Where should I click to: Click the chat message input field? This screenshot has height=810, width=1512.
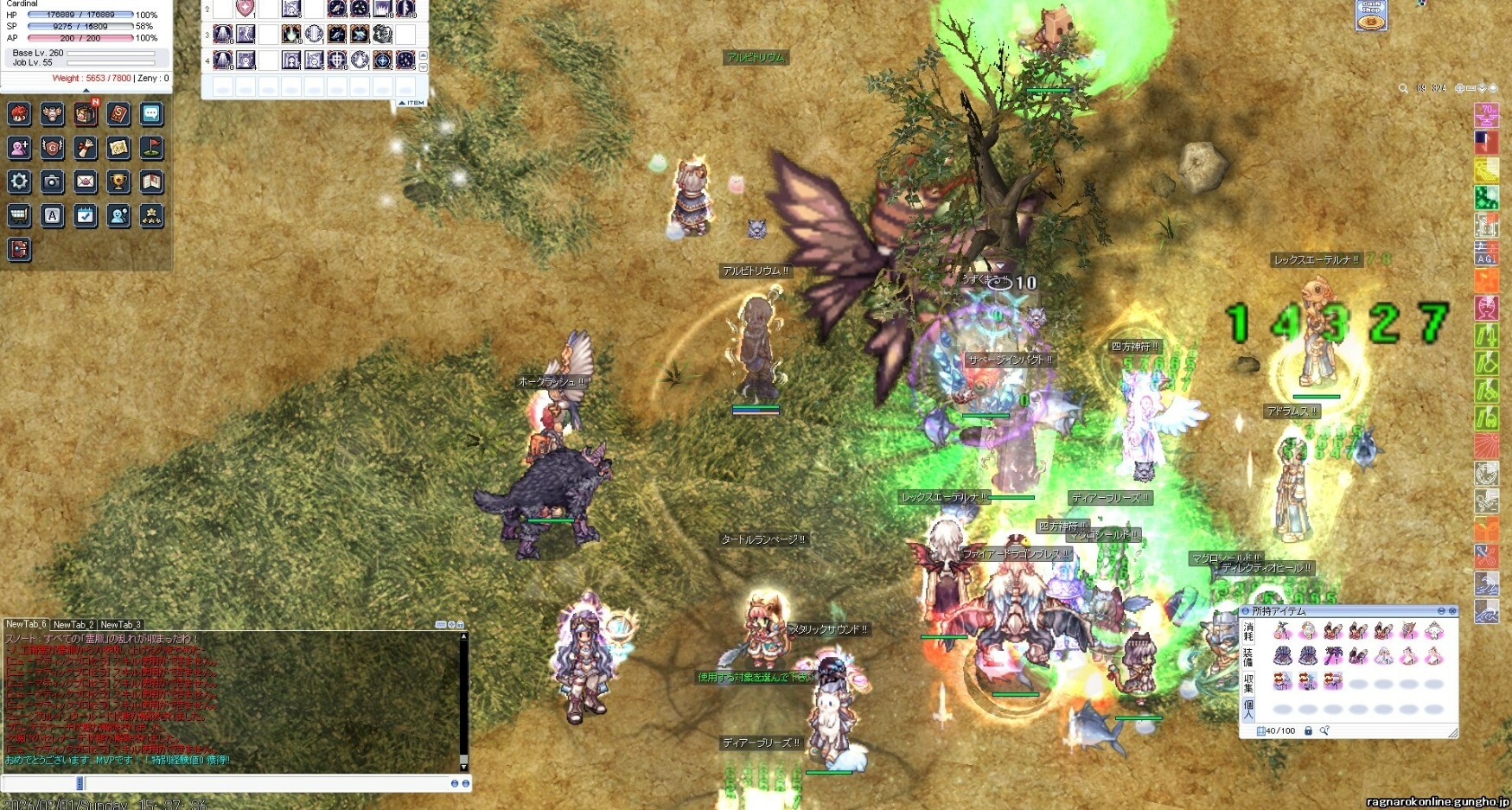point(259,783)
